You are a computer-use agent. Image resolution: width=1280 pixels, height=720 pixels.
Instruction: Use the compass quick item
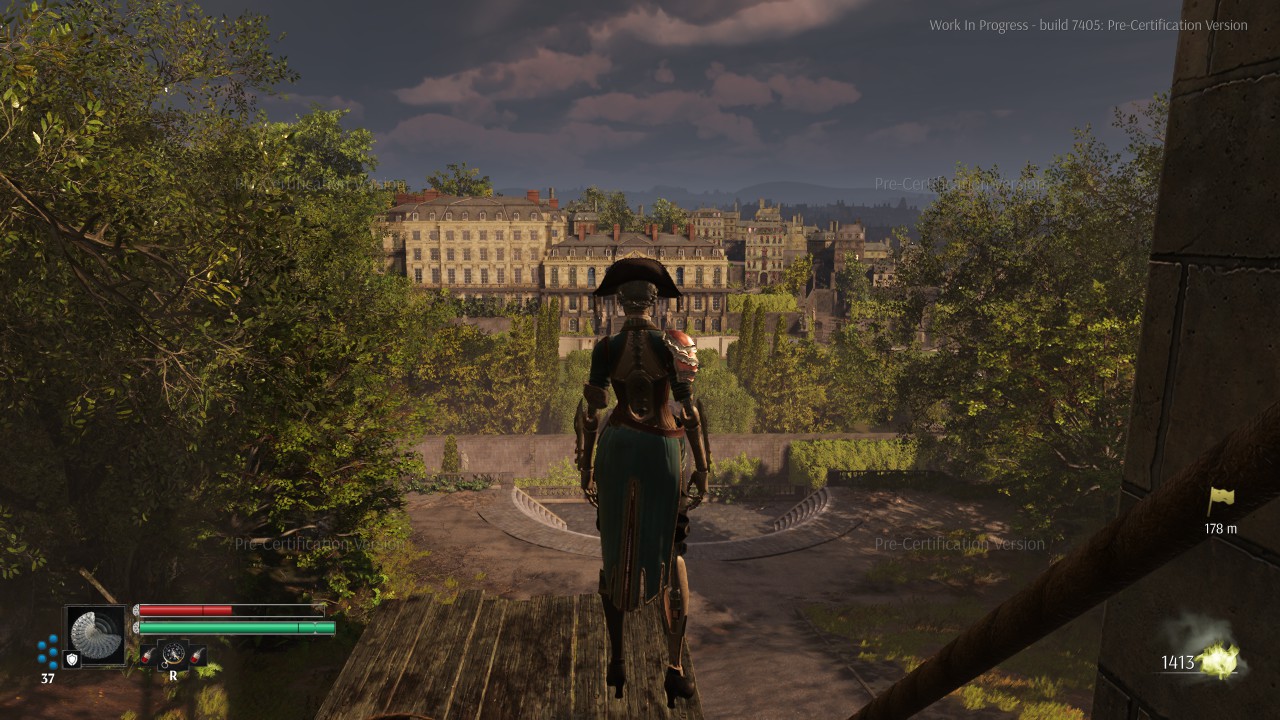point(173,654)
